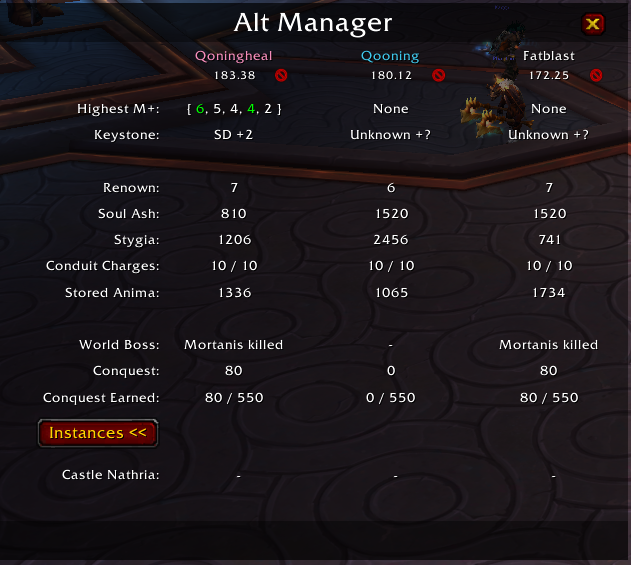This screenshot has height=565, width=631.
Task: Remove Fatblast using its red icon
Action: coord(595,75)
